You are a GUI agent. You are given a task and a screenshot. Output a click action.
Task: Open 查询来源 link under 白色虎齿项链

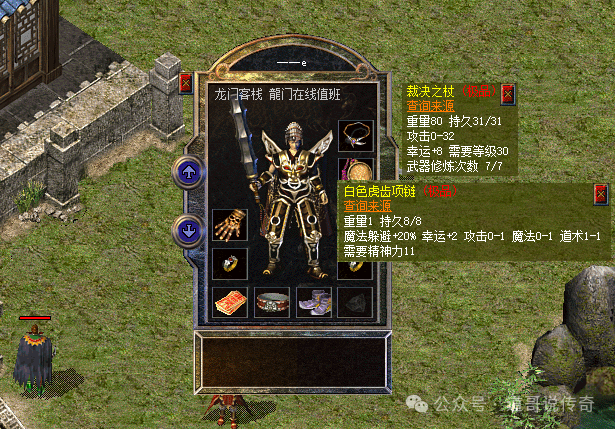point(364,206)
